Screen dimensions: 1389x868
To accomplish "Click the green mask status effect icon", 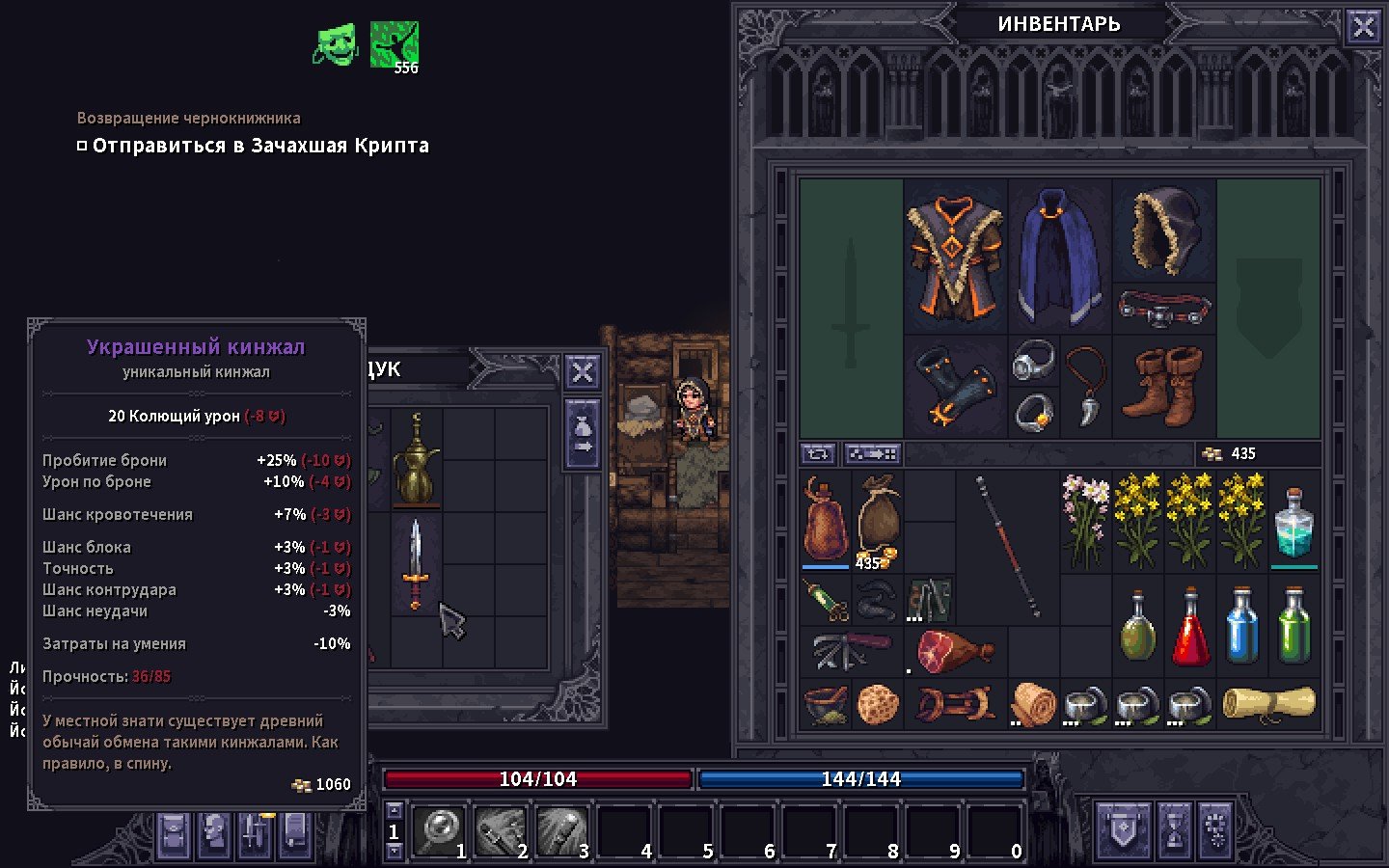I will point(336,44).
